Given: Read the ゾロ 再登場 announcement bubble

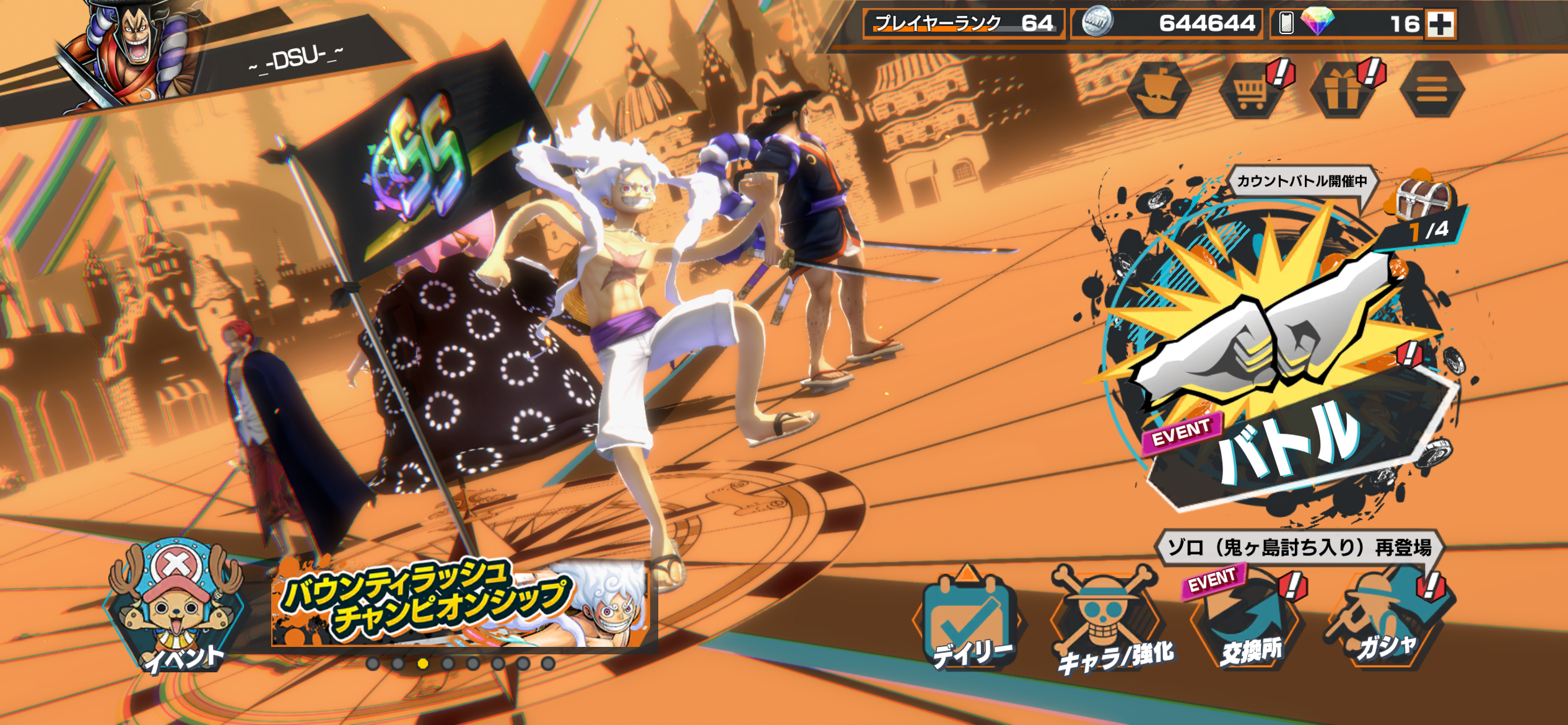Looking at the screenshot, I should pos(1299,547).
